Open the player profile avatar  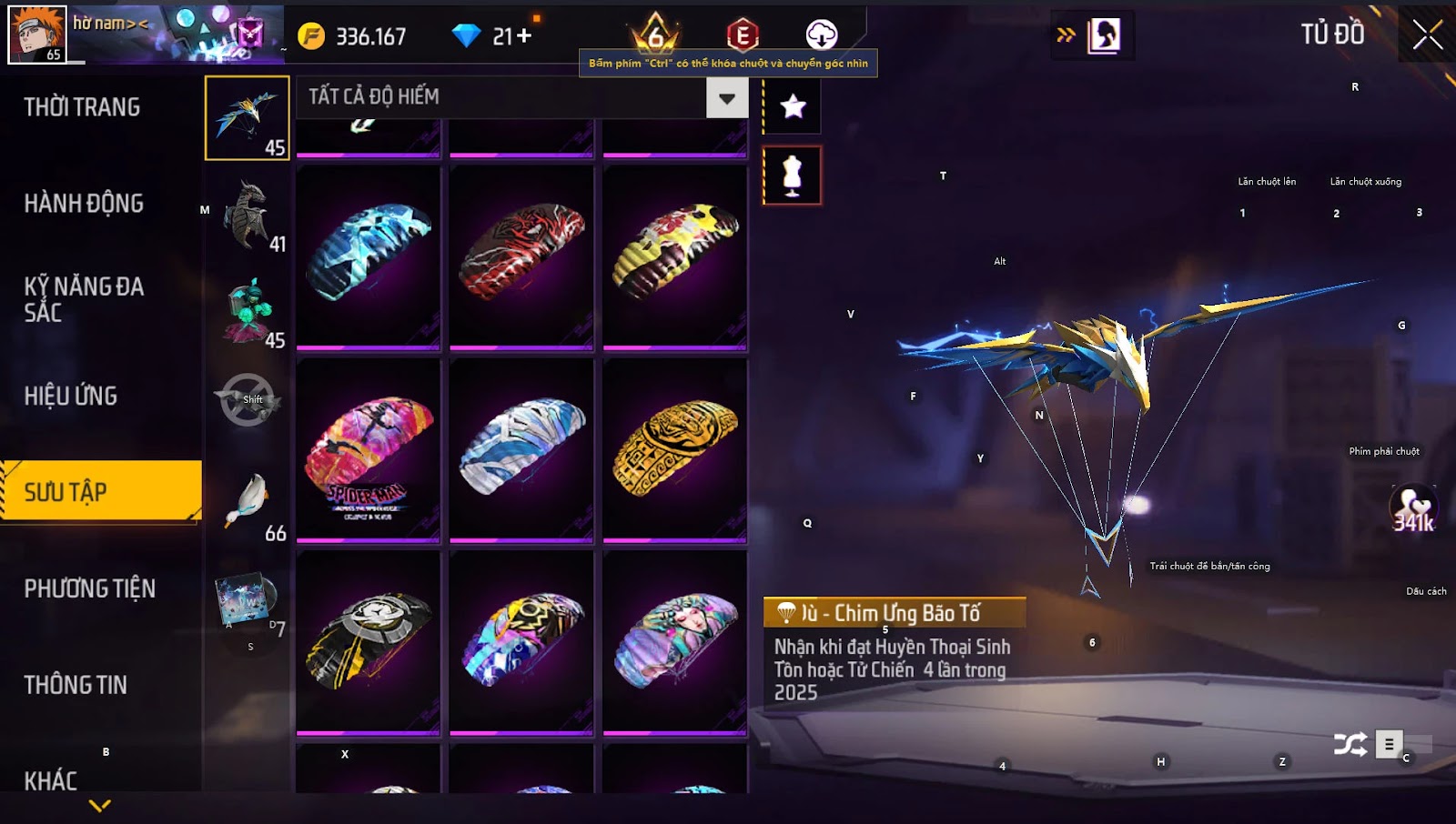click(x=37, y=34)
